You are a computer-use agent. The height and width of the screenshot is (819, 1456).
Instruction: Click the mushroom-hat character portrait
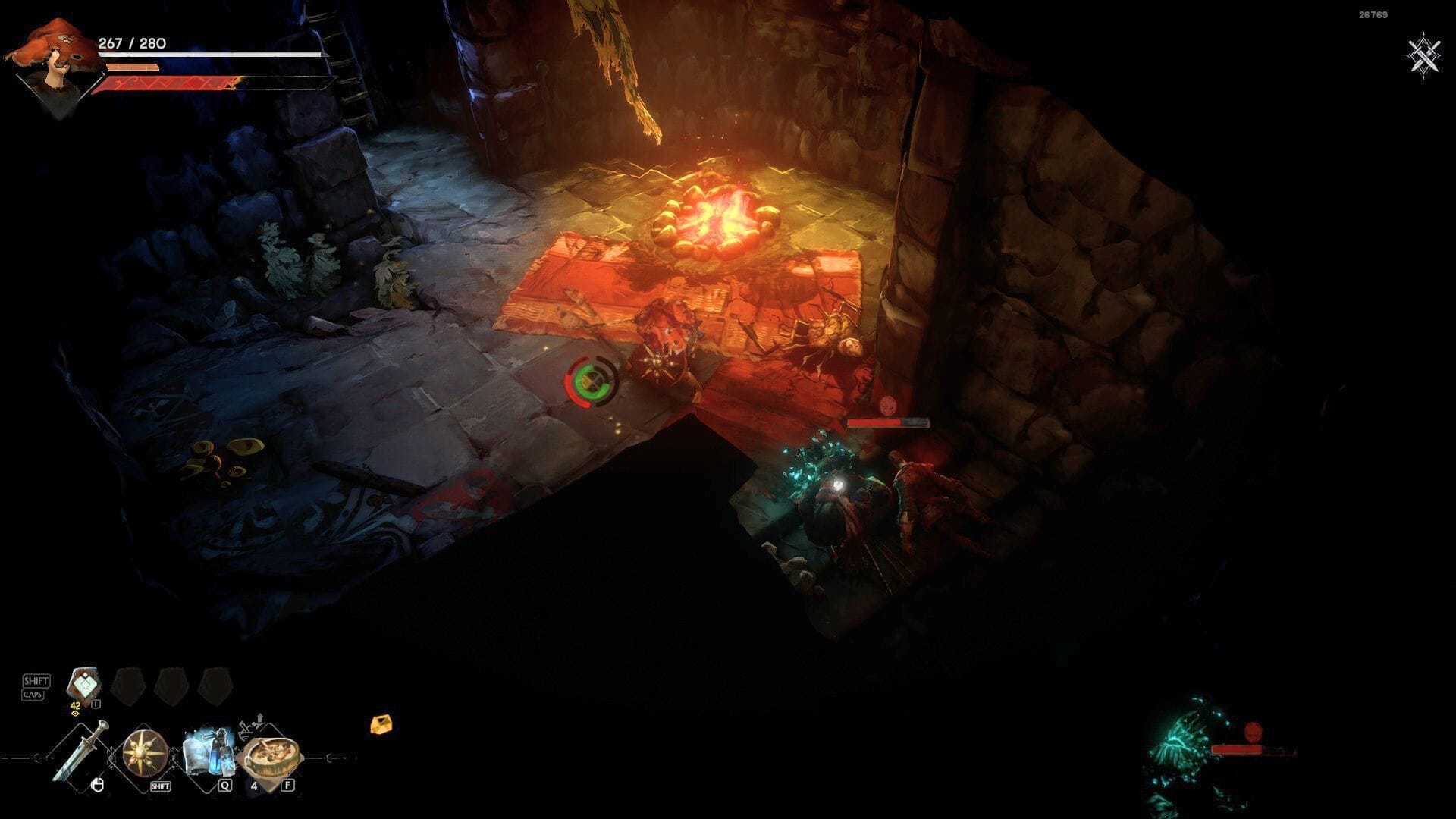[50, 64]
